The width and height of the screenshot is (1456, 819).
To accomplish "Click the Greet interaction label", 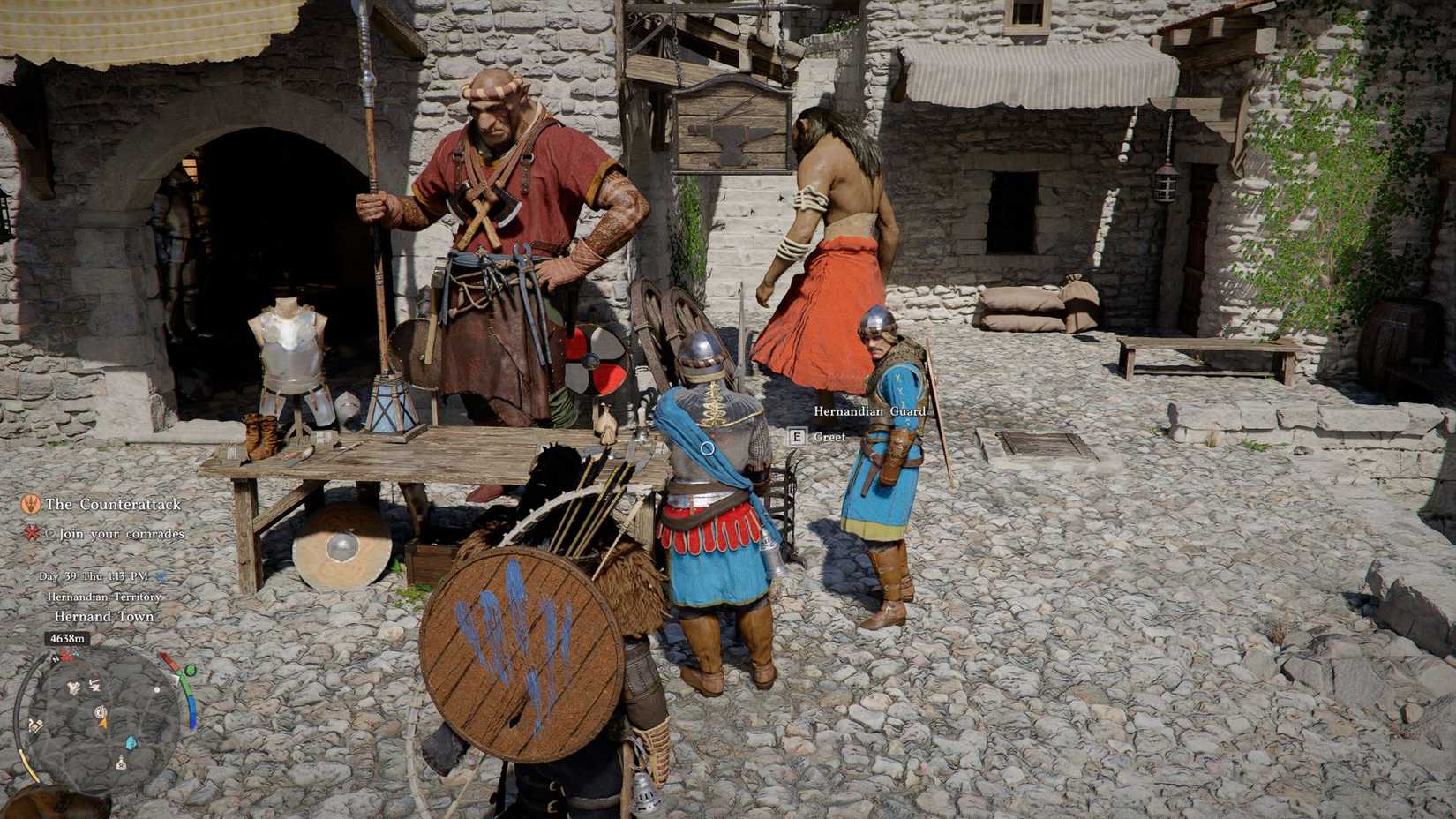I will pyautogui.click(x=829, y=437).
